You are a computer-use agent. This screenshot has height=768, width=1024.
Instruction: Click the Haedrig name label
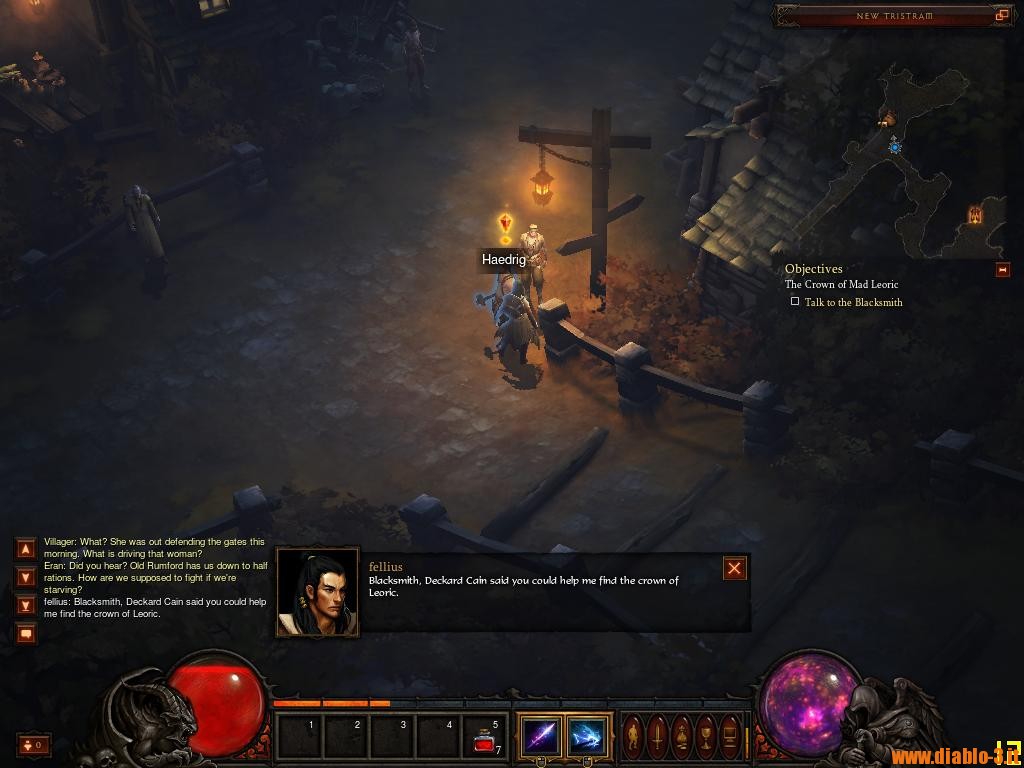[x=504, y=260]
